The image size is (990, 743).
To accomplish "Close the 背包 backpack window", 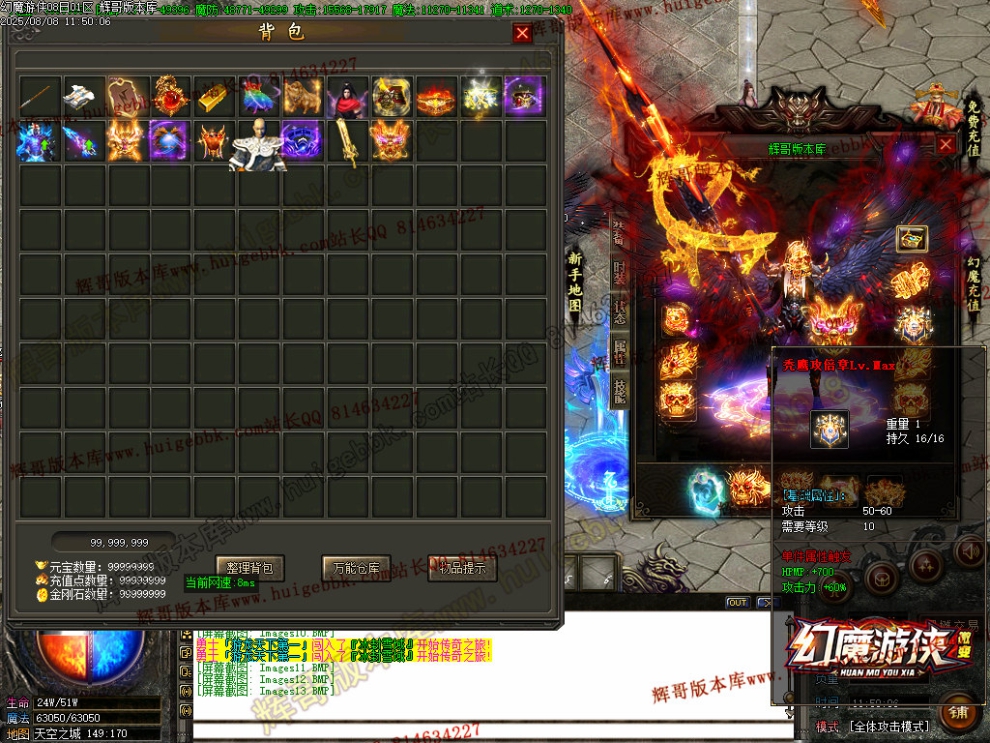I will 522,34.
